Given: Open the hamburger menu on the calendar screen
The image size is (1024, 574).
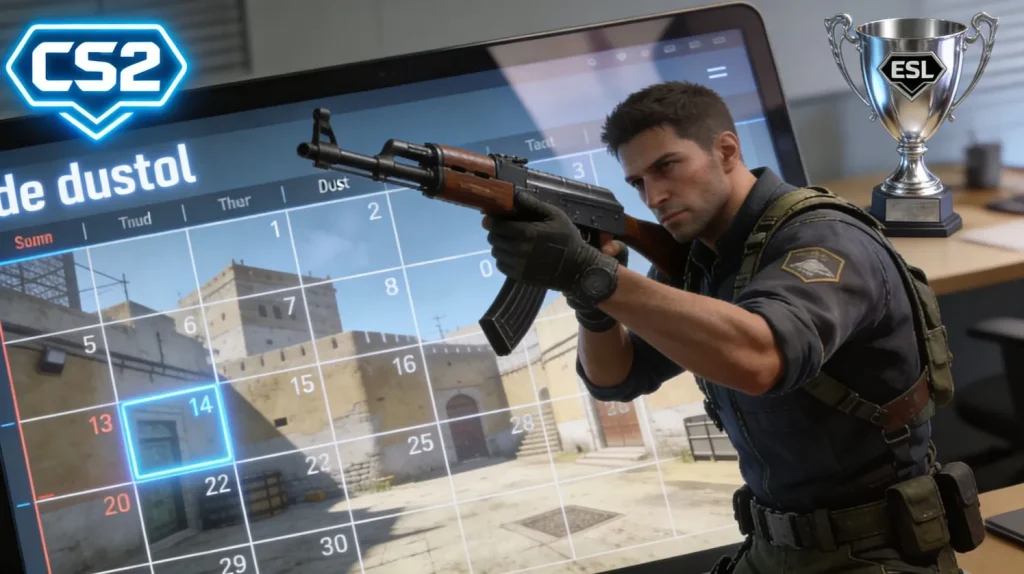Looking at the screenshot, I should coord(716,72).
